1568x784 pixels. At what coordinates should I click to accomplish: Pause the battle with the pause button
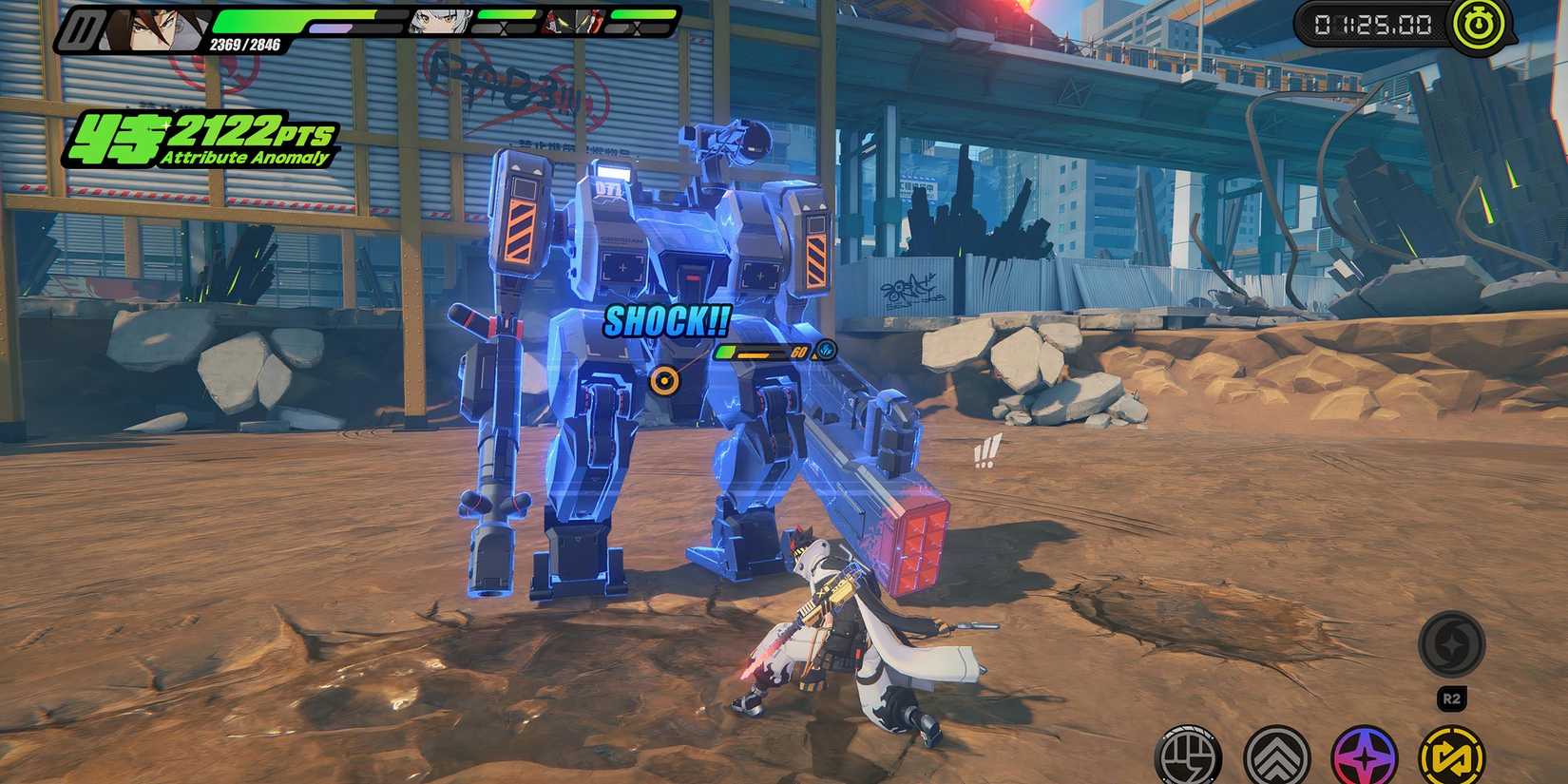coord(80,31)
